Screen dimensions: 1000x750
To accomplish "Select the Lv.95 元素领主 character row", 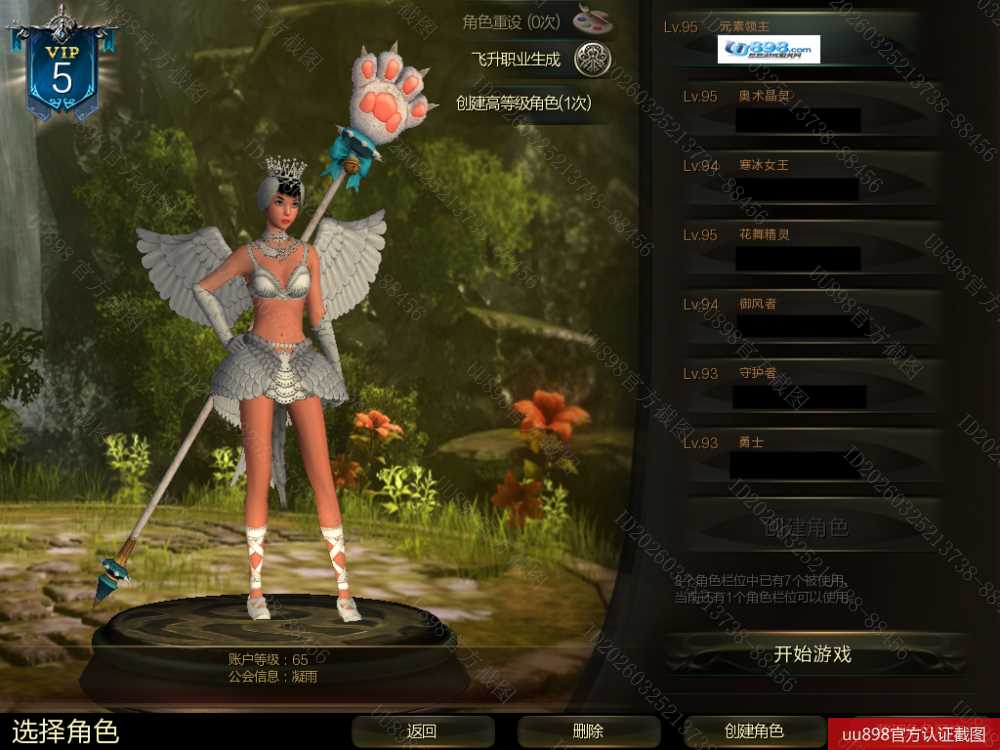I will point(800,40).
